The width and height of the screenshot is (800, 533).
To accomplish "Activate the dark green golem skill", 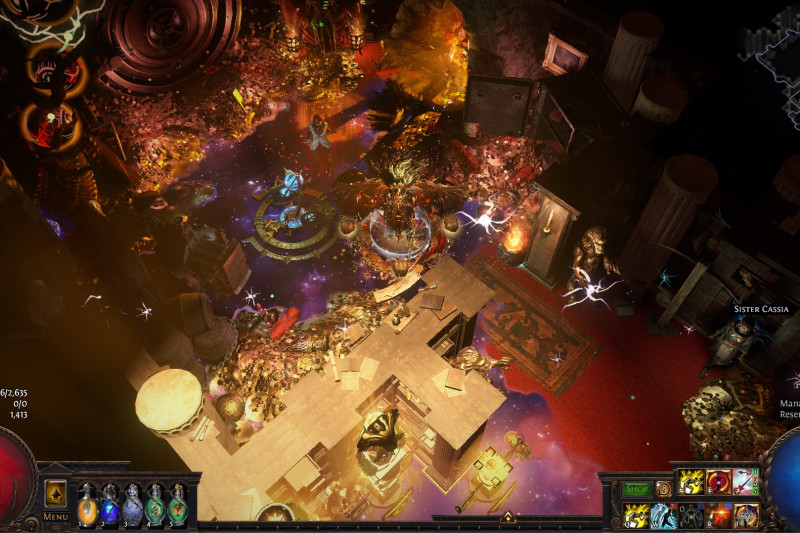I will point(690,516).
